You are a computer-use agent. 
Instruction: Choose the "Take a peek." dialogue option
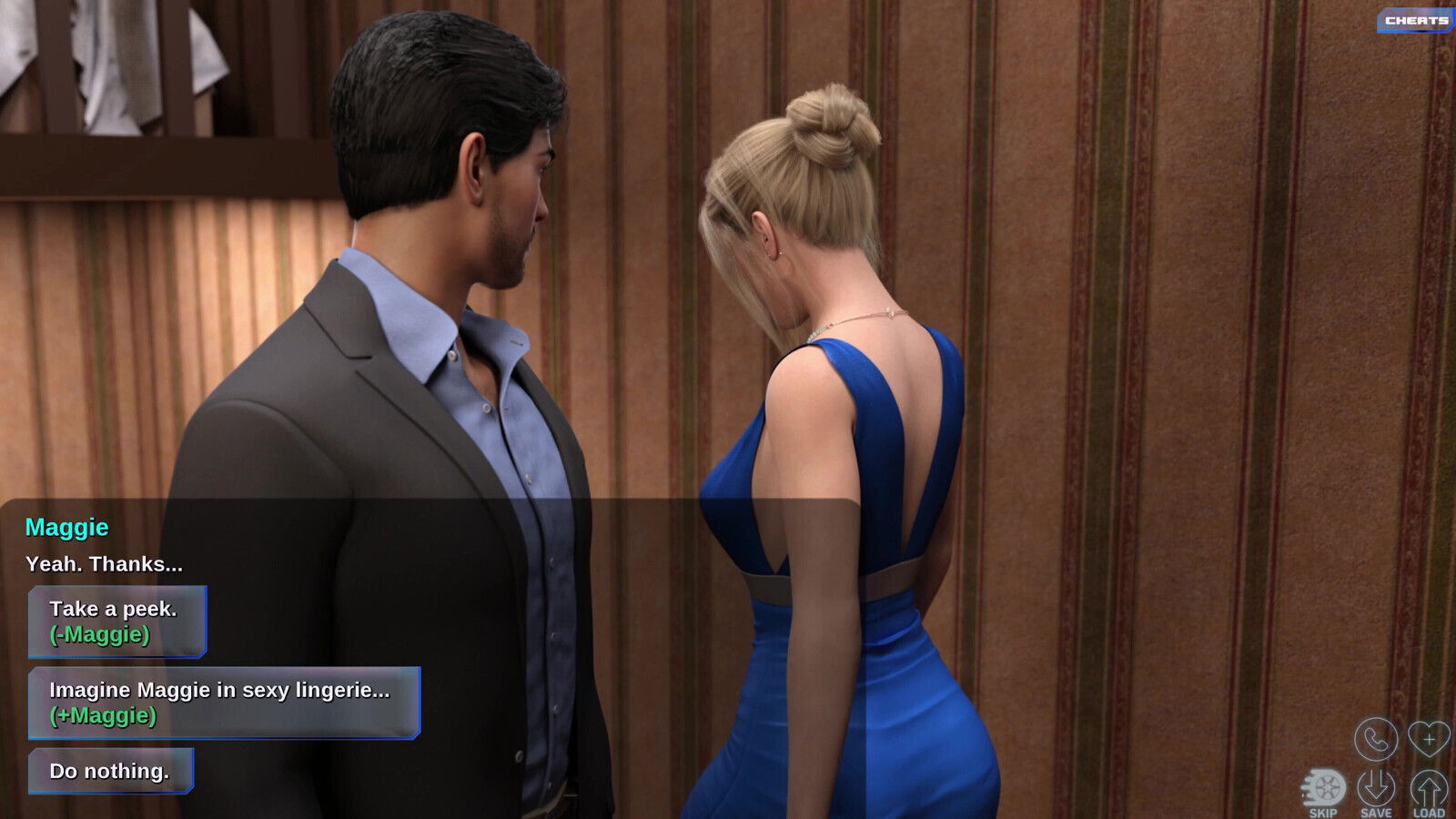(x=117, y=622)
